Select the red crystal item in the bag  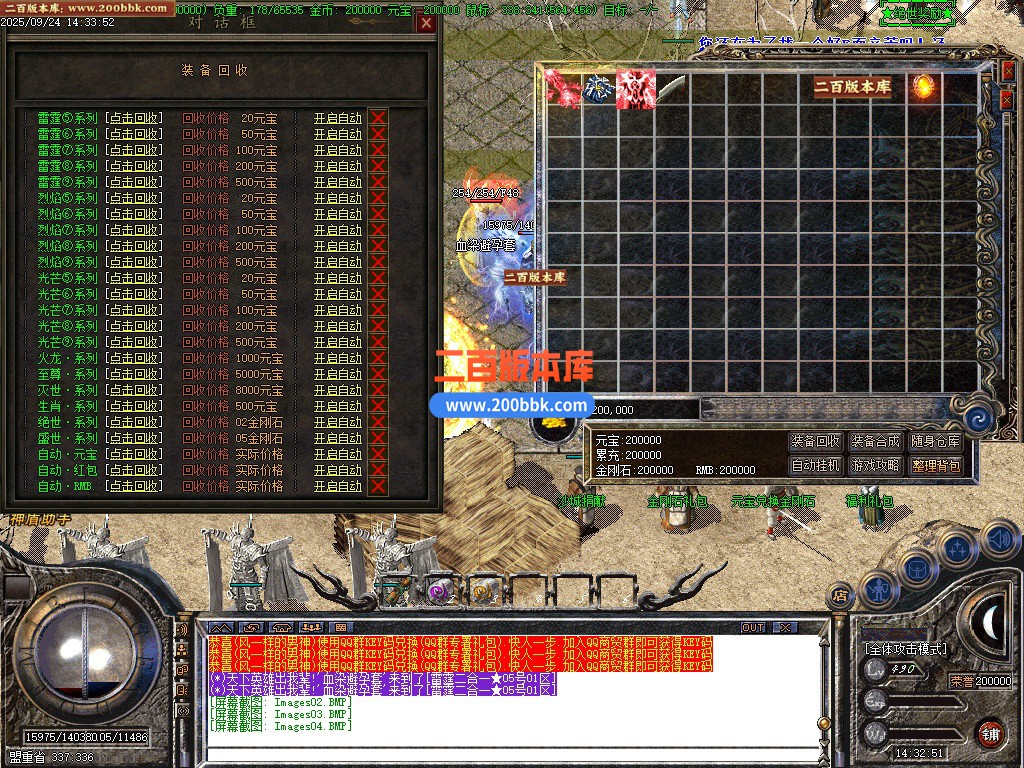563,88
